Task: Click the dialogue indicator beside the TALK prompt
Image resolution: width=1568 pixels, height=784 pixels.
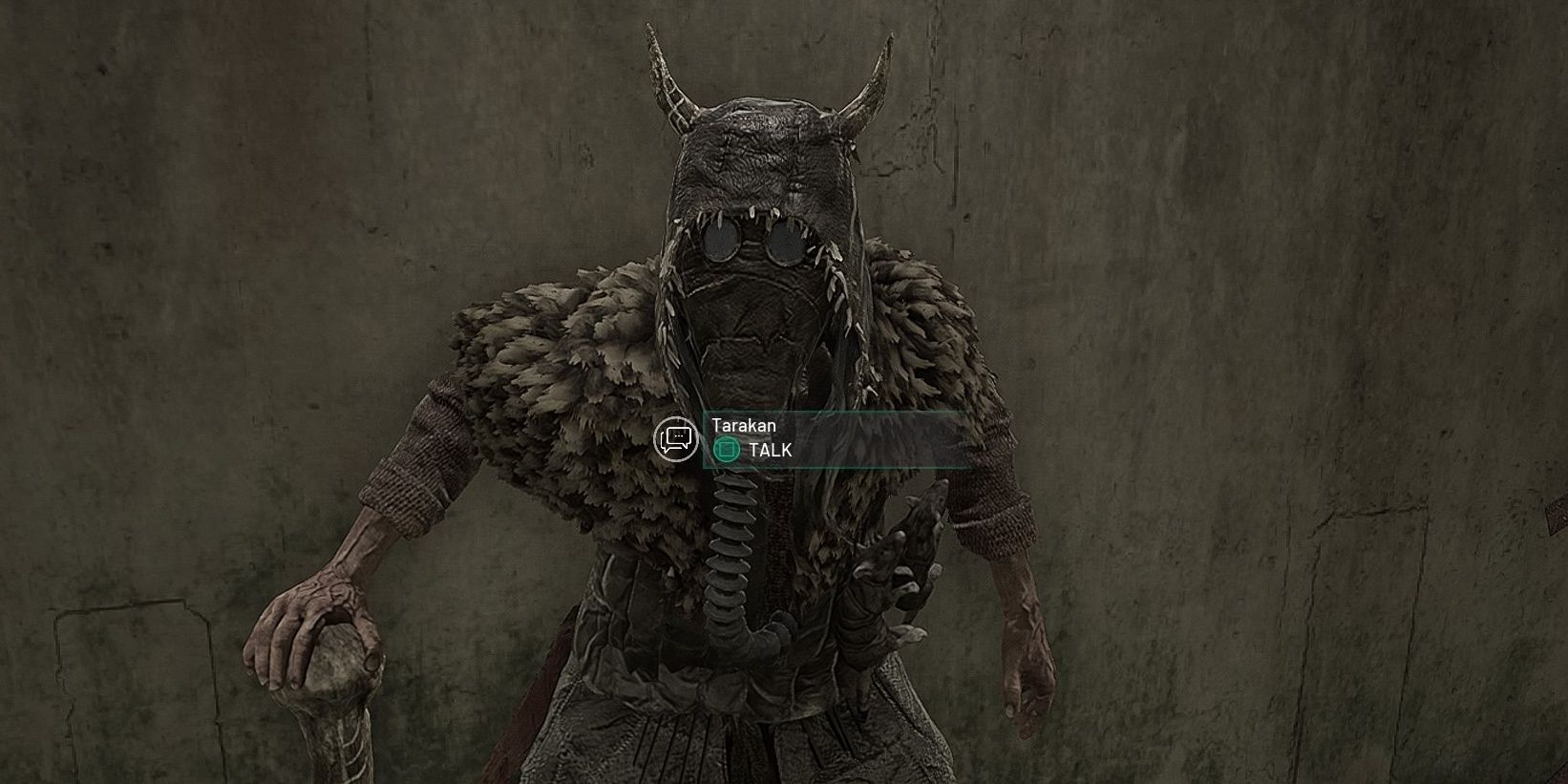Action: [676, 440]
